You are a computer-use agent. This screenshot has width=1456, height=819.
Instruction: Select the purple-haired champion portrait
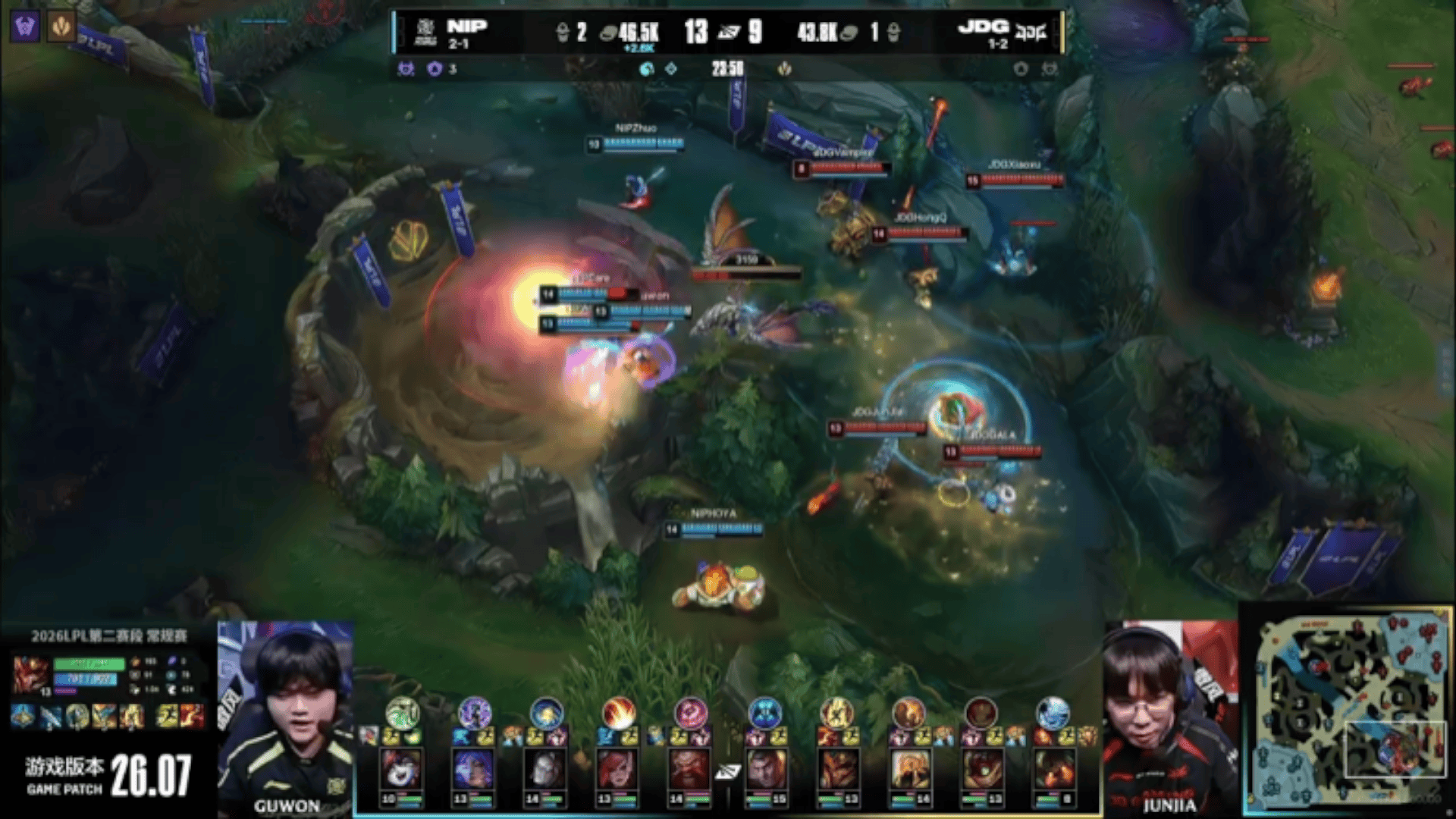(474, 770)
